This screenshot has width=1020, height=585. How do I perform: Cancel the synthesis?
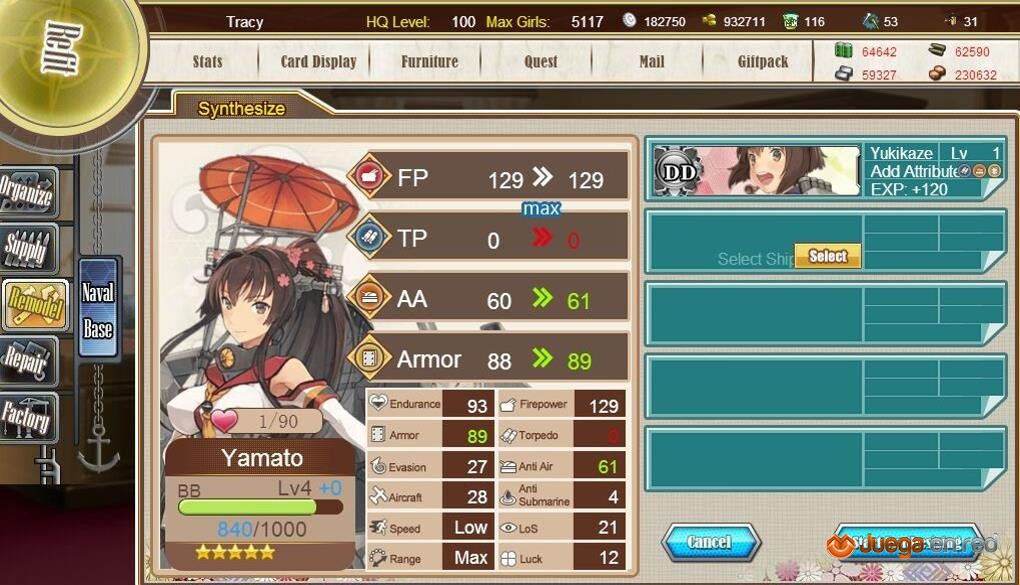pyautogui.click(x=710, y=542)
